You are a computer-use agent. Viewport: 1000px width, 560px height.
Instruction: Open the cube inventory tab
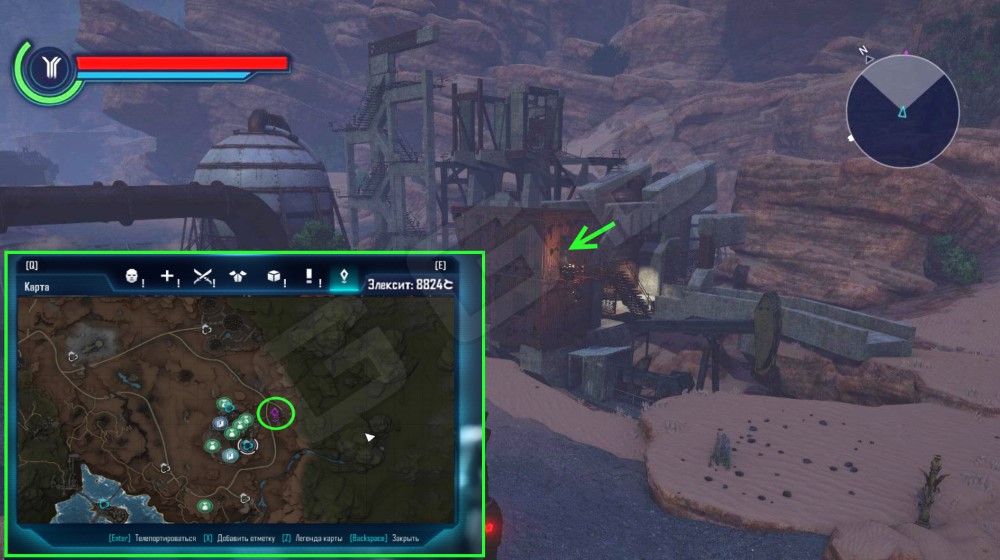(x=275, y=276)
